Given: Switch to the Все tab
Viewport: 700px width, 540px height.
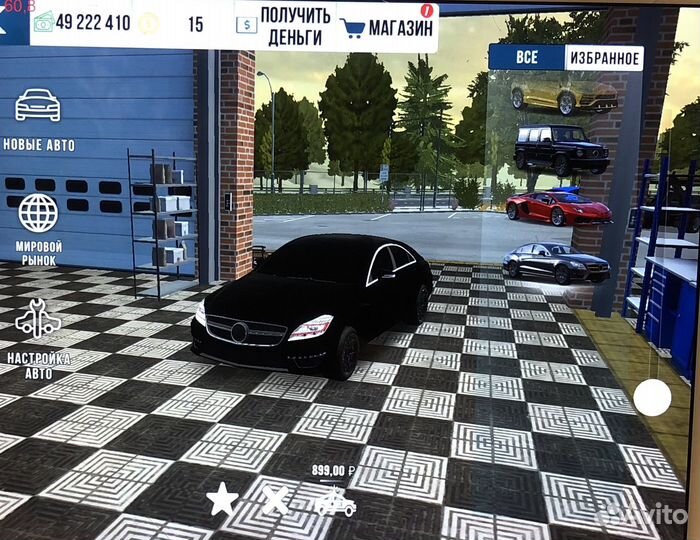Looking at the screenshot, I should pyautogui.click(x=527, y=57).
